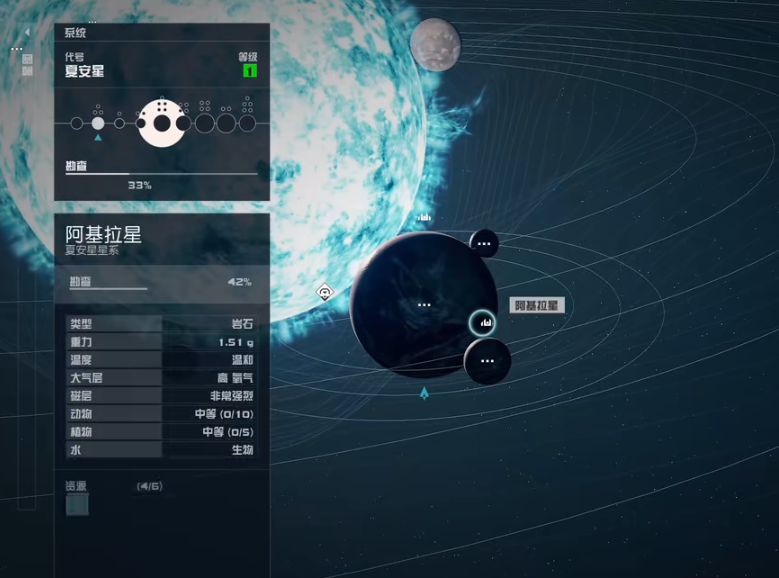Select the first small planet node in the system diagram

pos(76,123)
